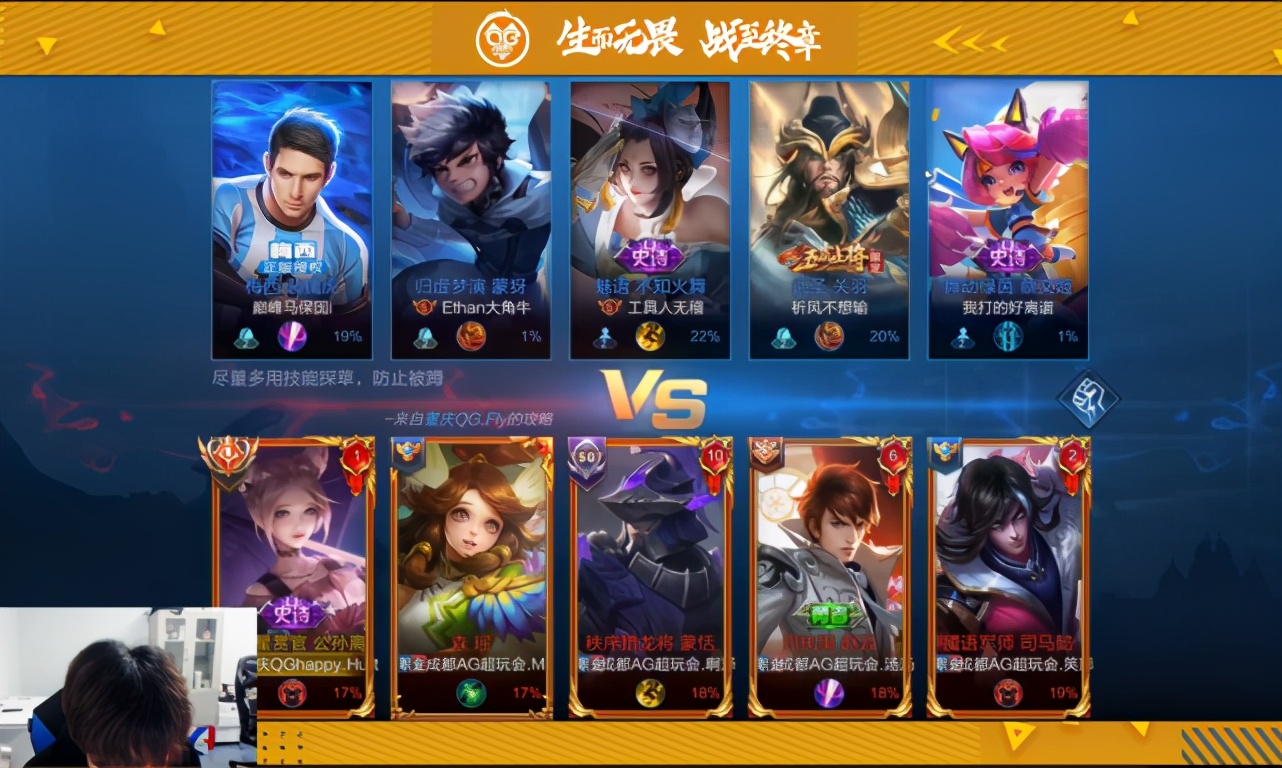Click the streamer webcam overlay
Image resolution: width=1282 pixels, height=768 pixels.
(128, 687)
